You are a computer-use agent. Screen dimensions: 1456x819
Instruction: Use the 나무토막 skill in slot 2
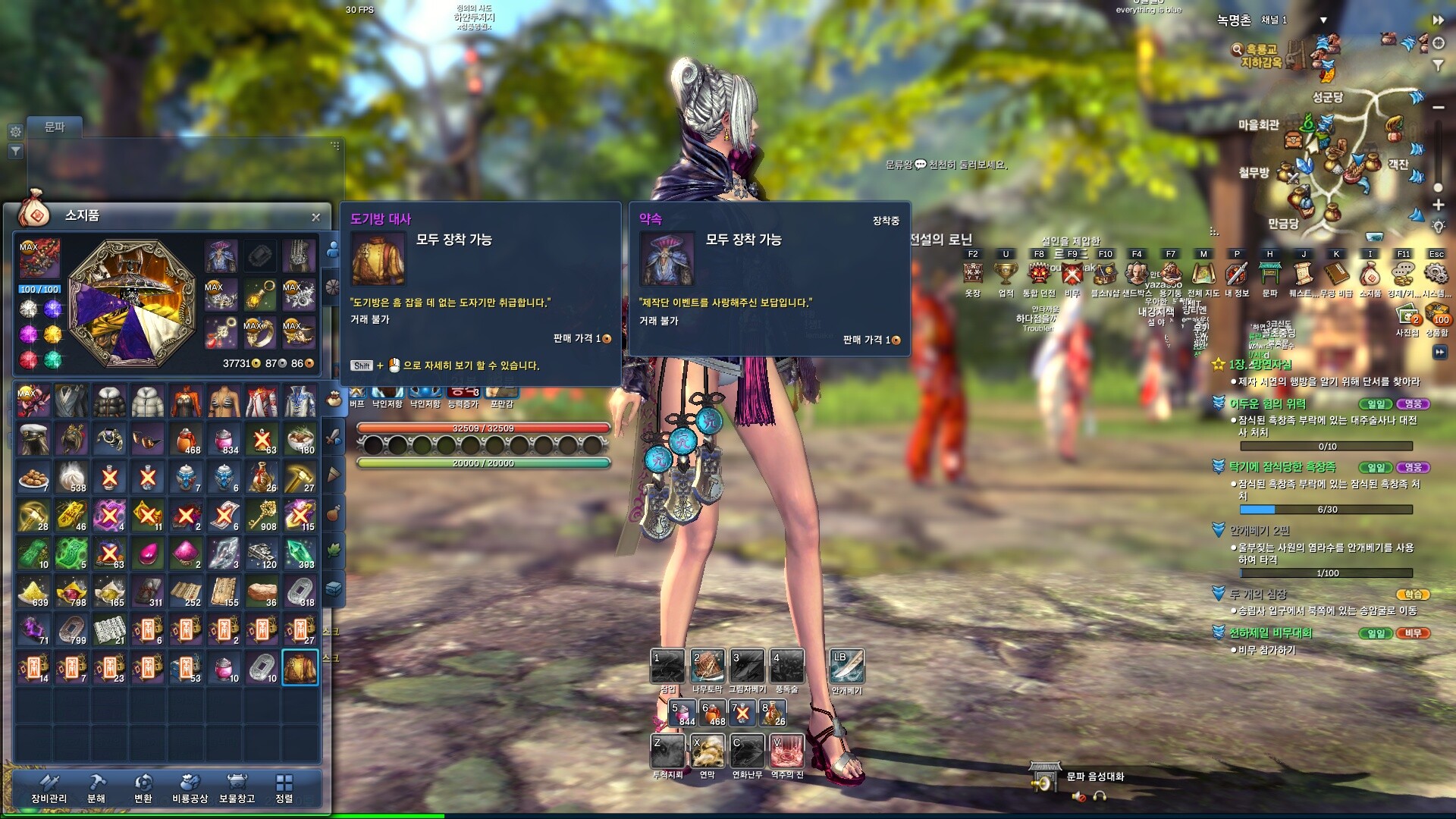[708, 667]
